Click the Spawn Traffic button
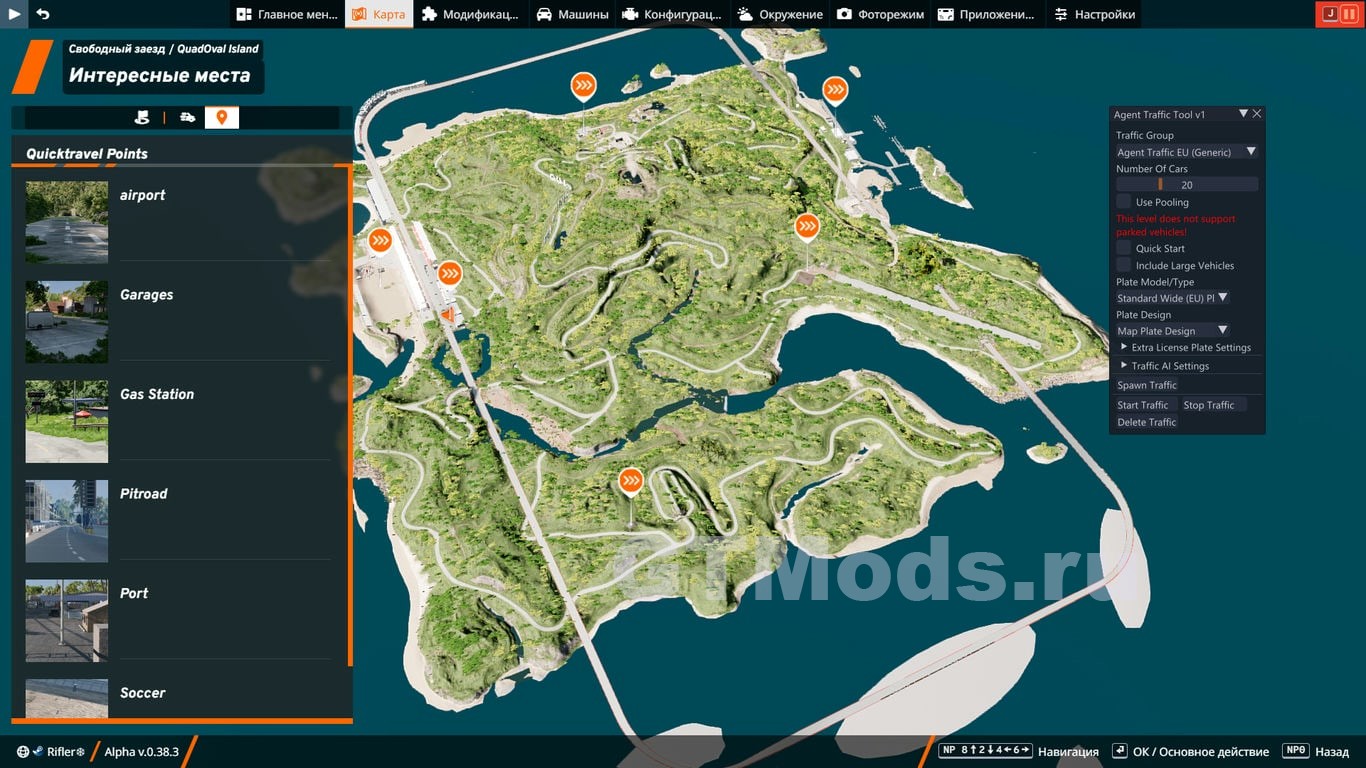Viewport: 1366px width, 768px height. click(1147, 385)
